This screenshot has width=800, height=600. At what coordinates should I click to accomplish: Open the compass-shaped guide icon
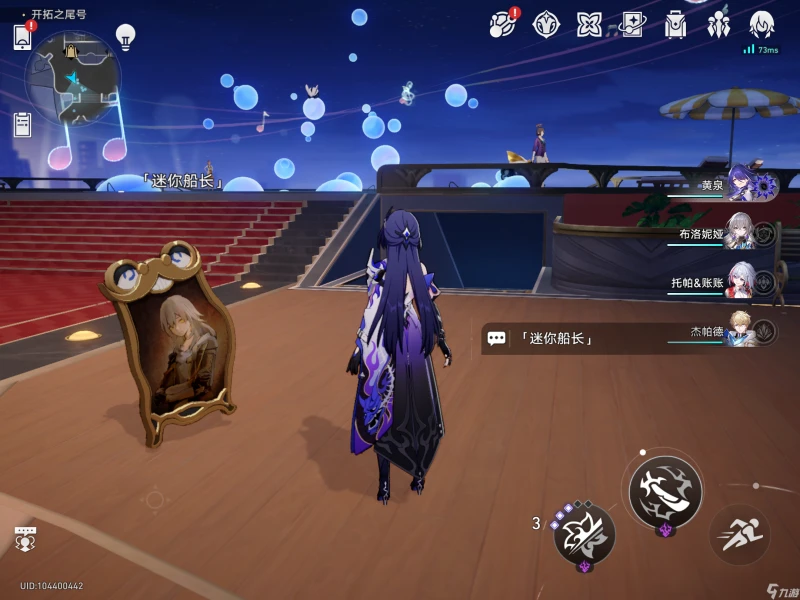click(546, 24)
